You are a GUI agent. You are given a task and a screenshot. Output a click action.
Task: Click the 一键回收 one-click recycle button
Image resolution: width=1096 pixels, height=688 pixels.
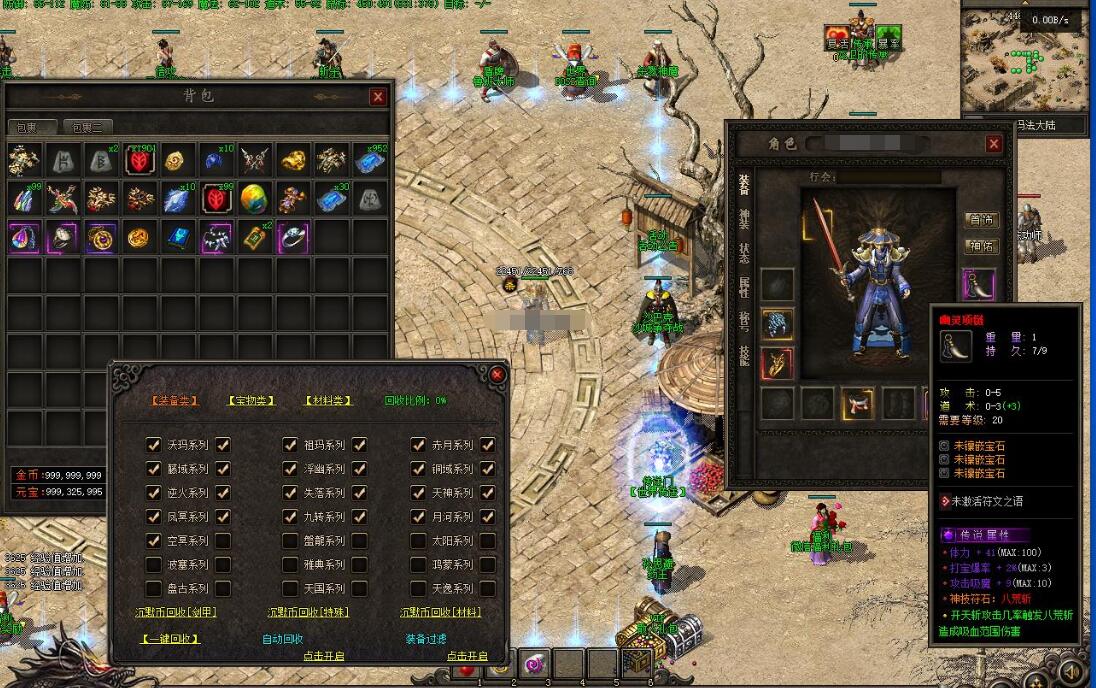(170, 638)
